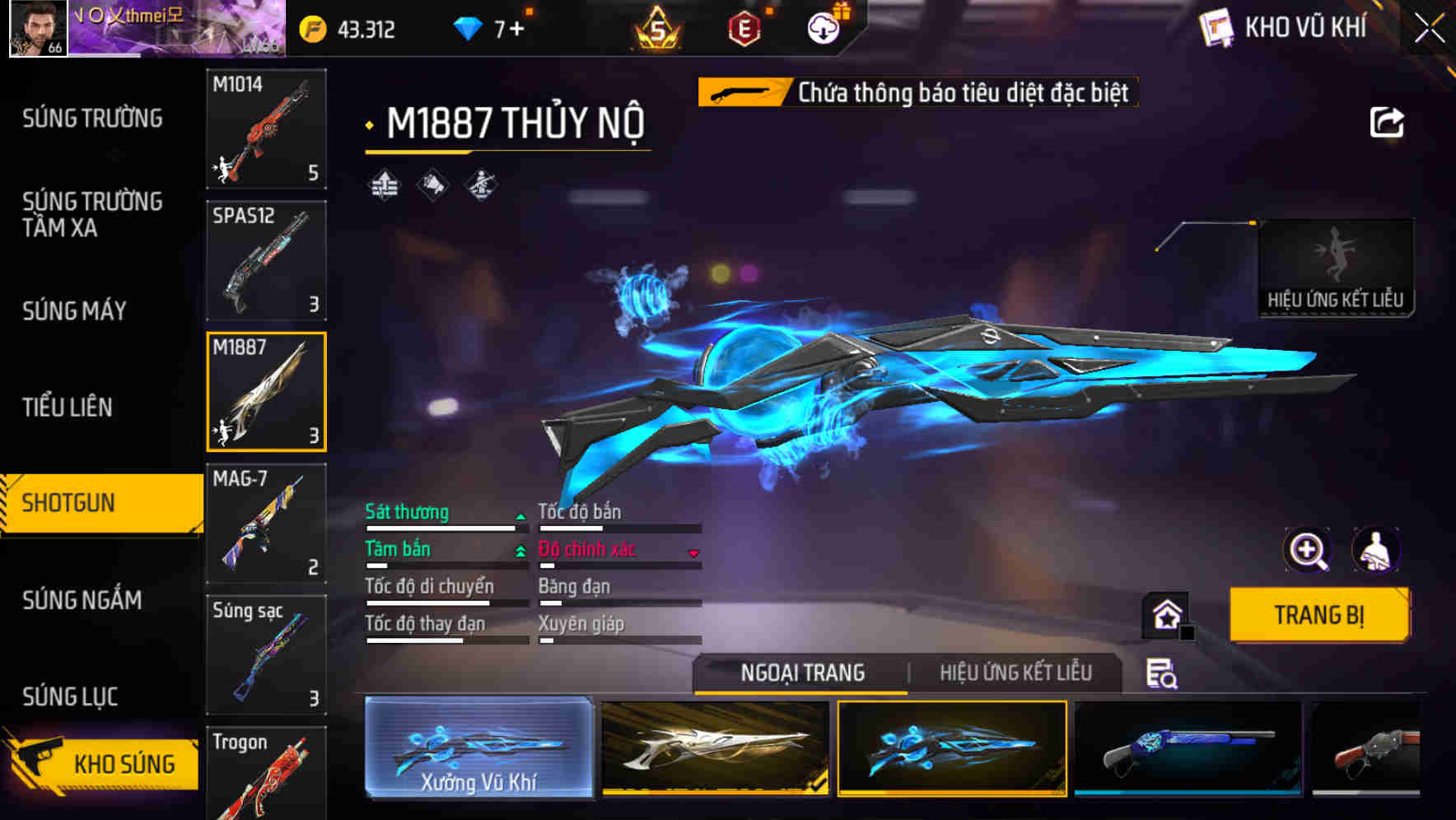Open the HIỆU ỨNG KẾT LIỄU tab
The width and height of the screenshot is (1456, 820).
pos(1015,672)
